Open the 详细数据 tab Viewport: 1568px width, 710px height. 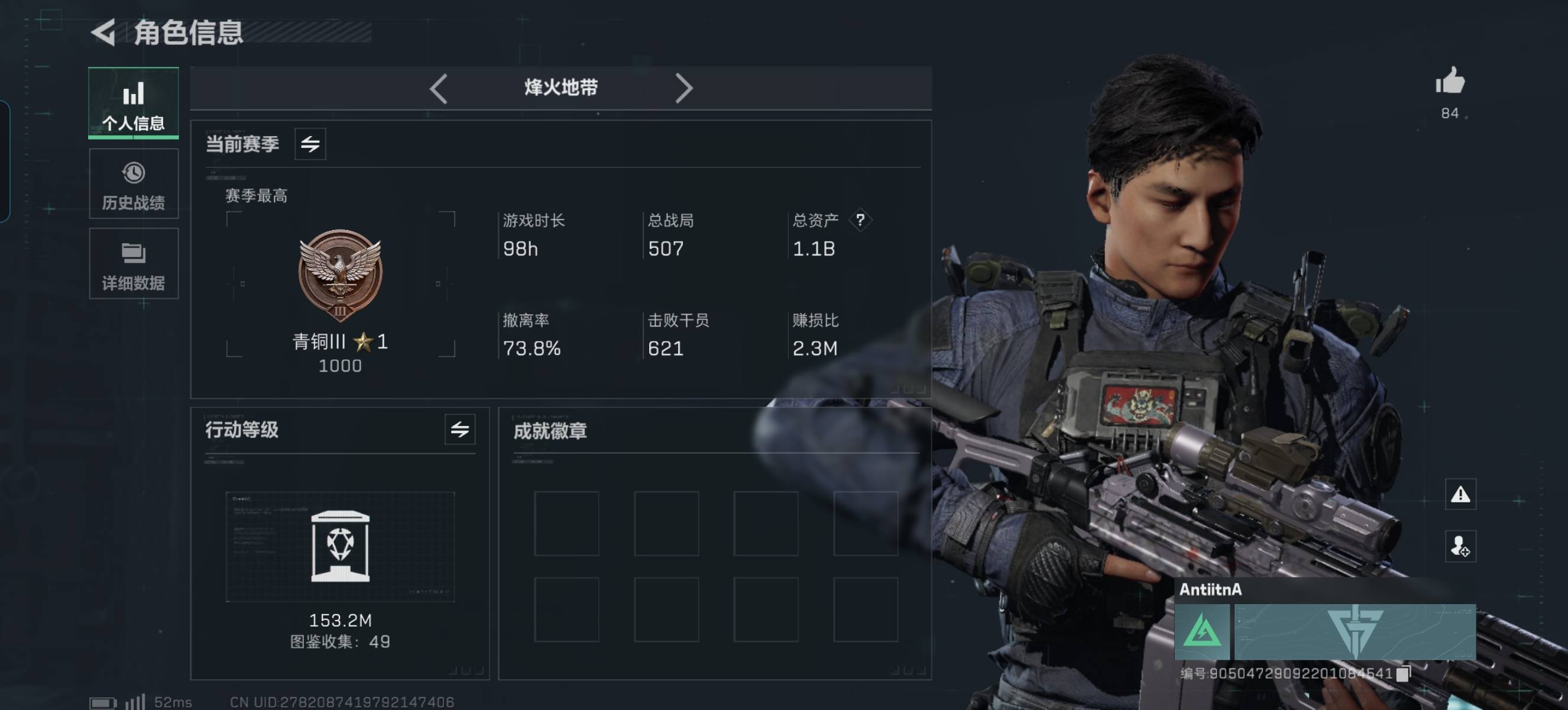[x=133, y=264]
